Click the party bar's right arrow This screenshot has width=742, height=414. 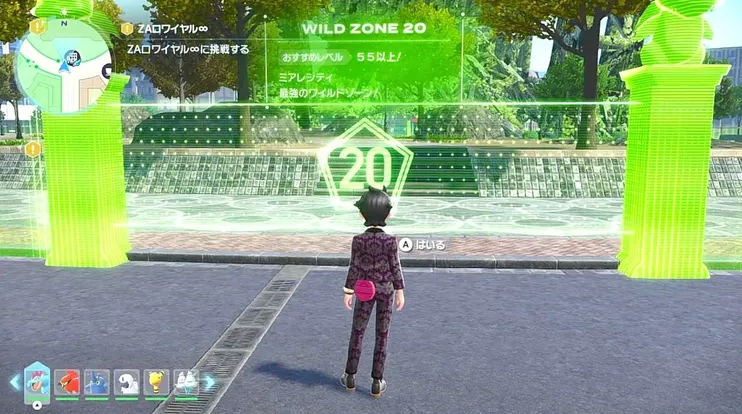[x=209, y=381]
